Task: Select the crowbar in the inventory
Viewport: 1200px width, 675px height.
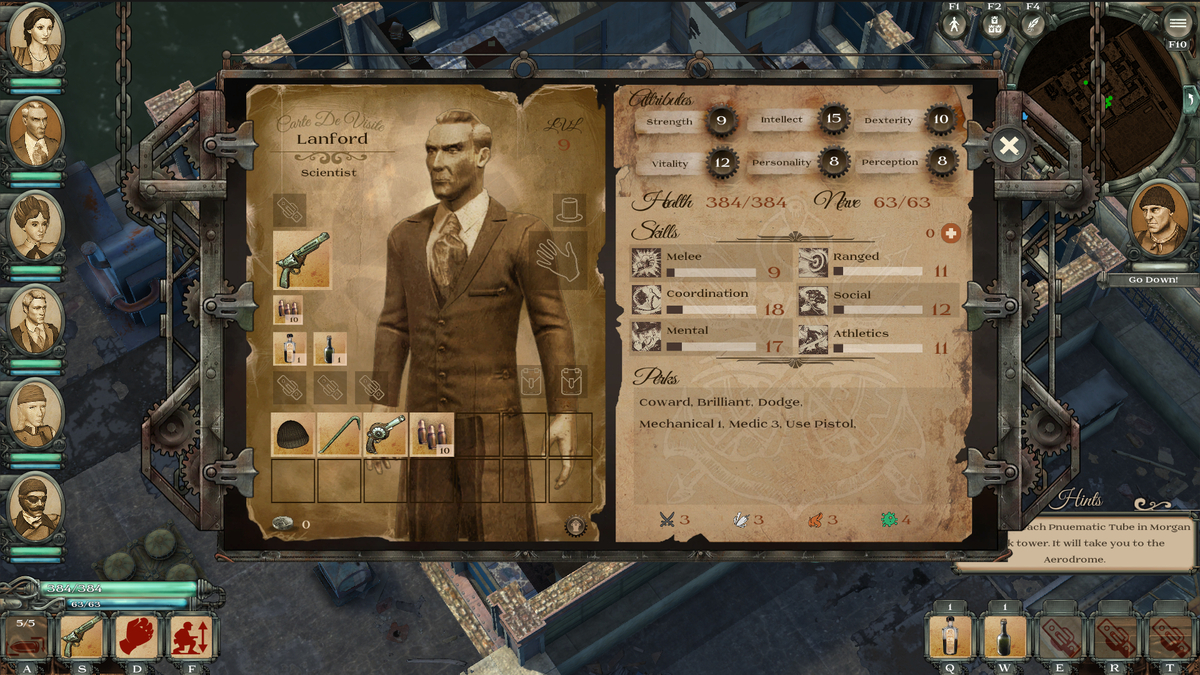Action: (340, 435)
